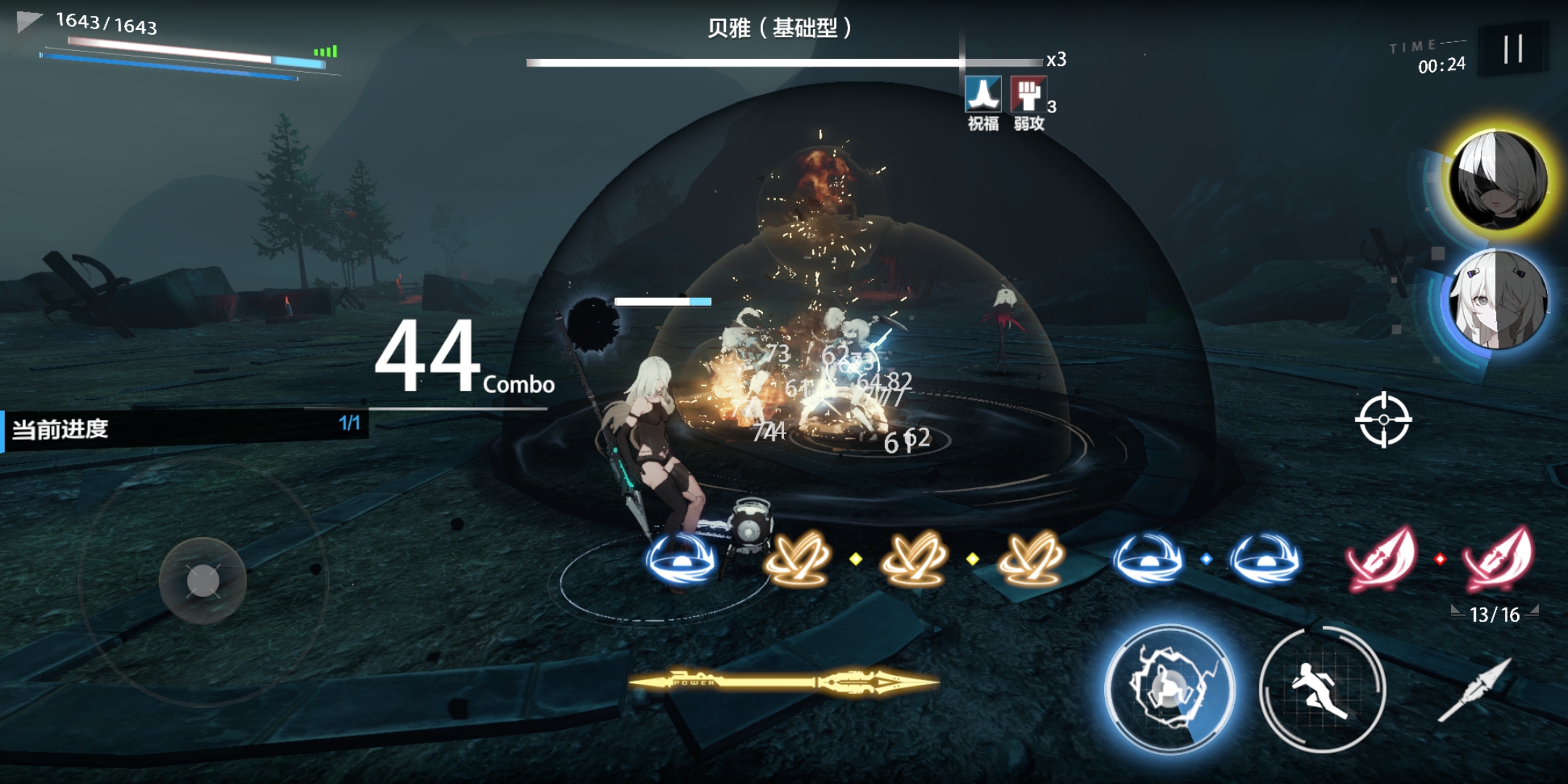Switch to the blindfolded 2B character portrait
This screenshot has height=784, width=1568.
(x=1498, y=180)
